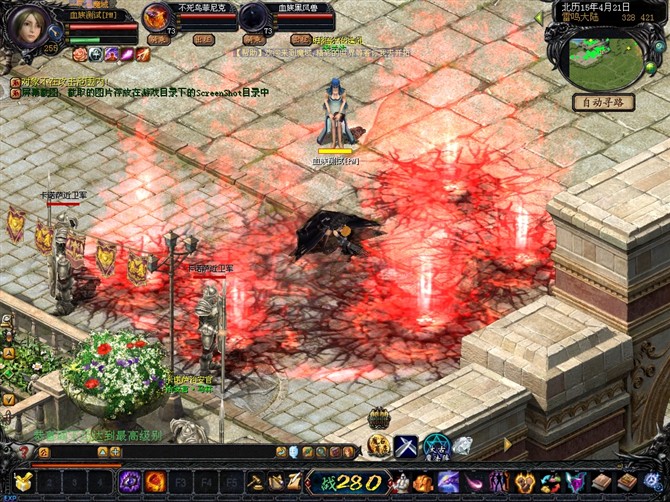Select the phoenix pet portrait 不死鸟菲尼克

[x=156, y=17]
